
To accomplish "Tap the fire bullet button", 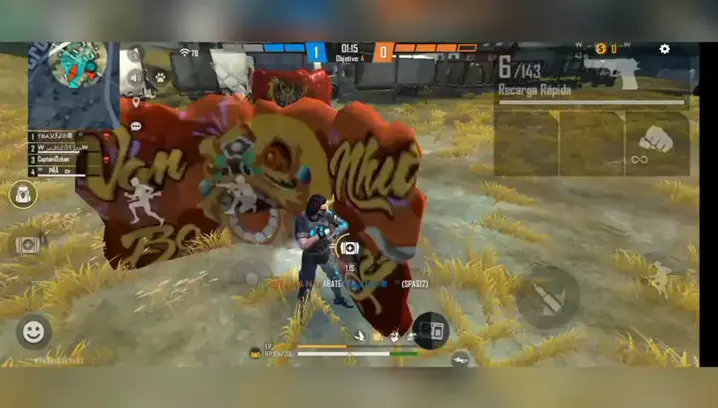I will point(546,295).
